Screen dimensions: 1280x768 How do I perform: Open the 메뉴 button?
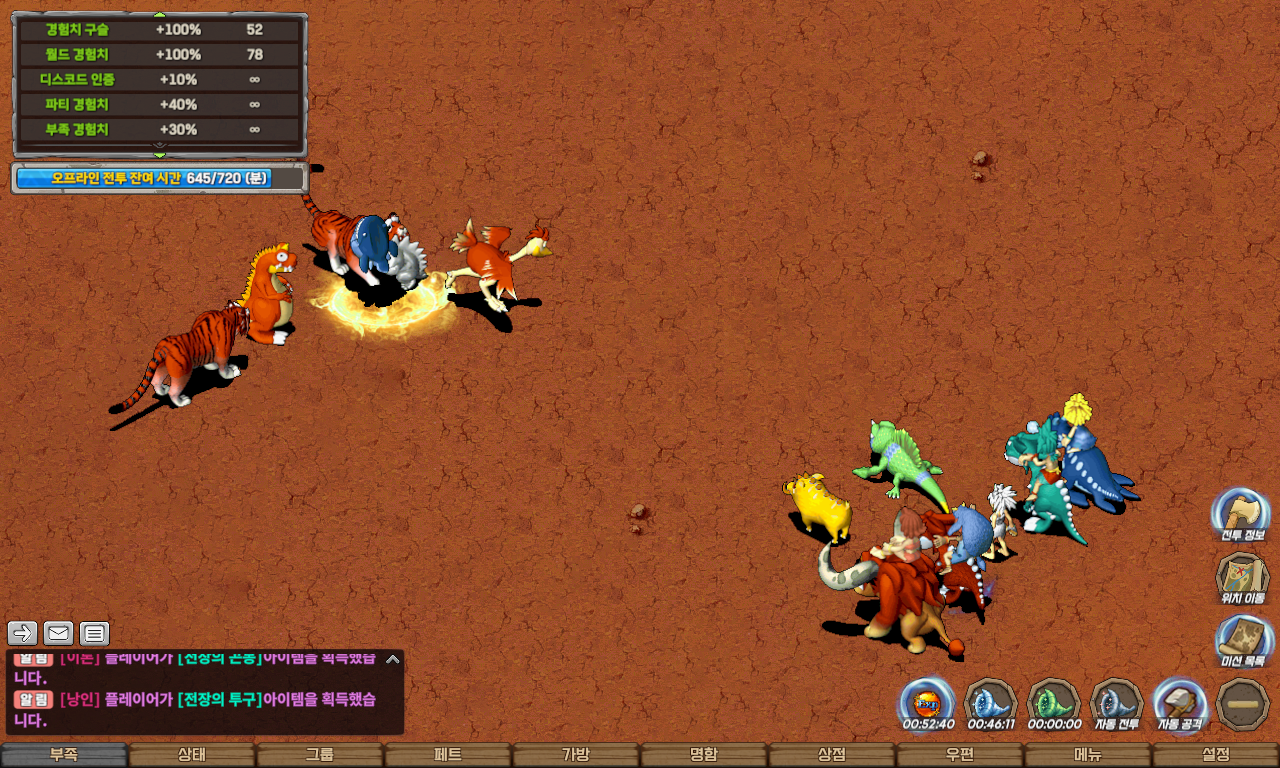pyautogui.click(x=1088, y=755)
